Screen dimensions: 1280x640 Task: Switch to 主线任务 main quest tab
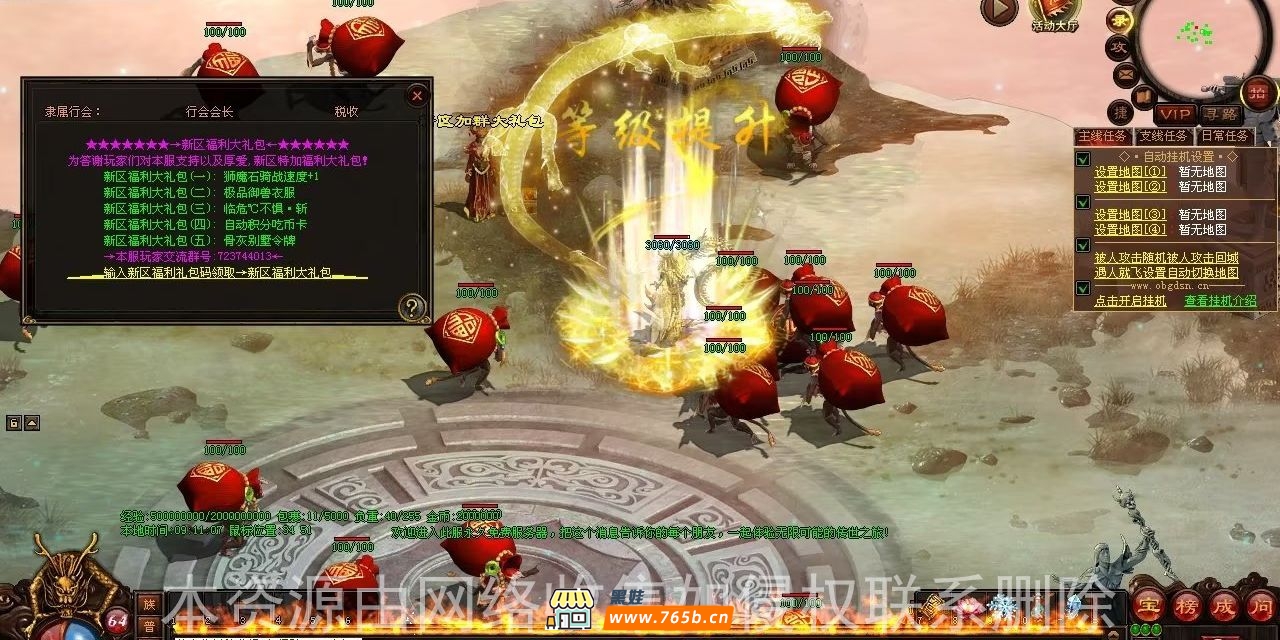[1103, 136]
